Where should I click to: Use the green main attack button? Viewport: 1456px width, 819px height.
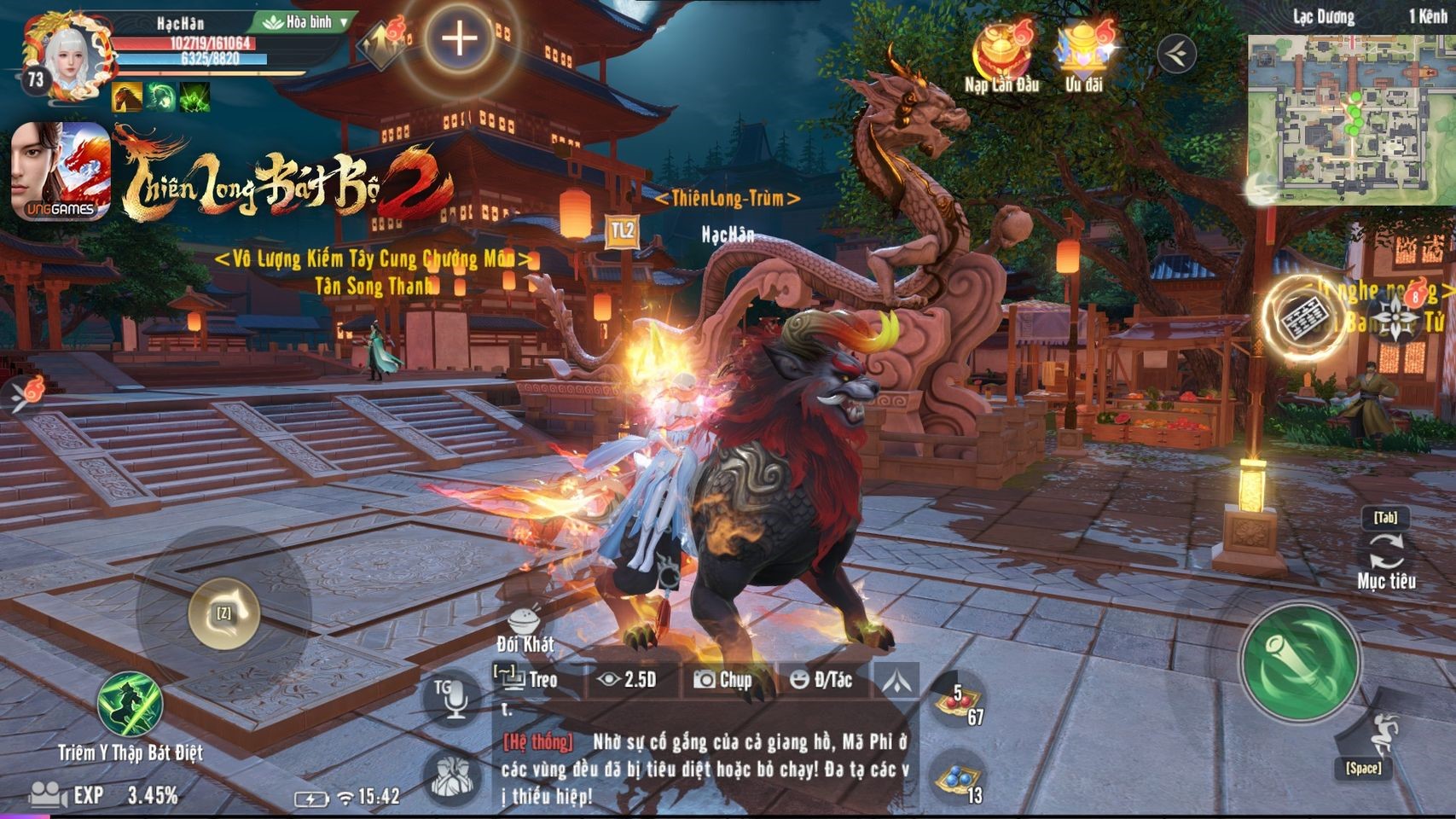tap(1299, 663)
